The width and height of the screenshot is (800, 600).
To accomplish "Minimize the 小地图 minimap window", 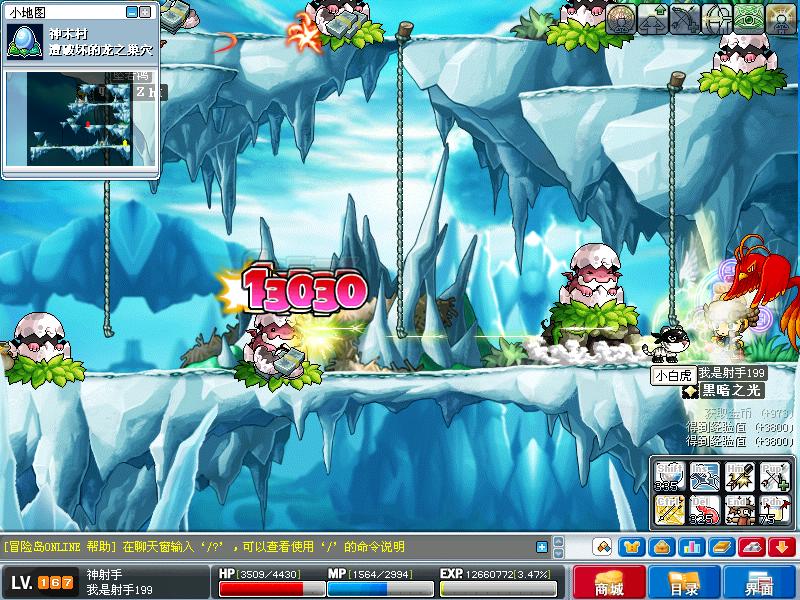I will (132, 11).
